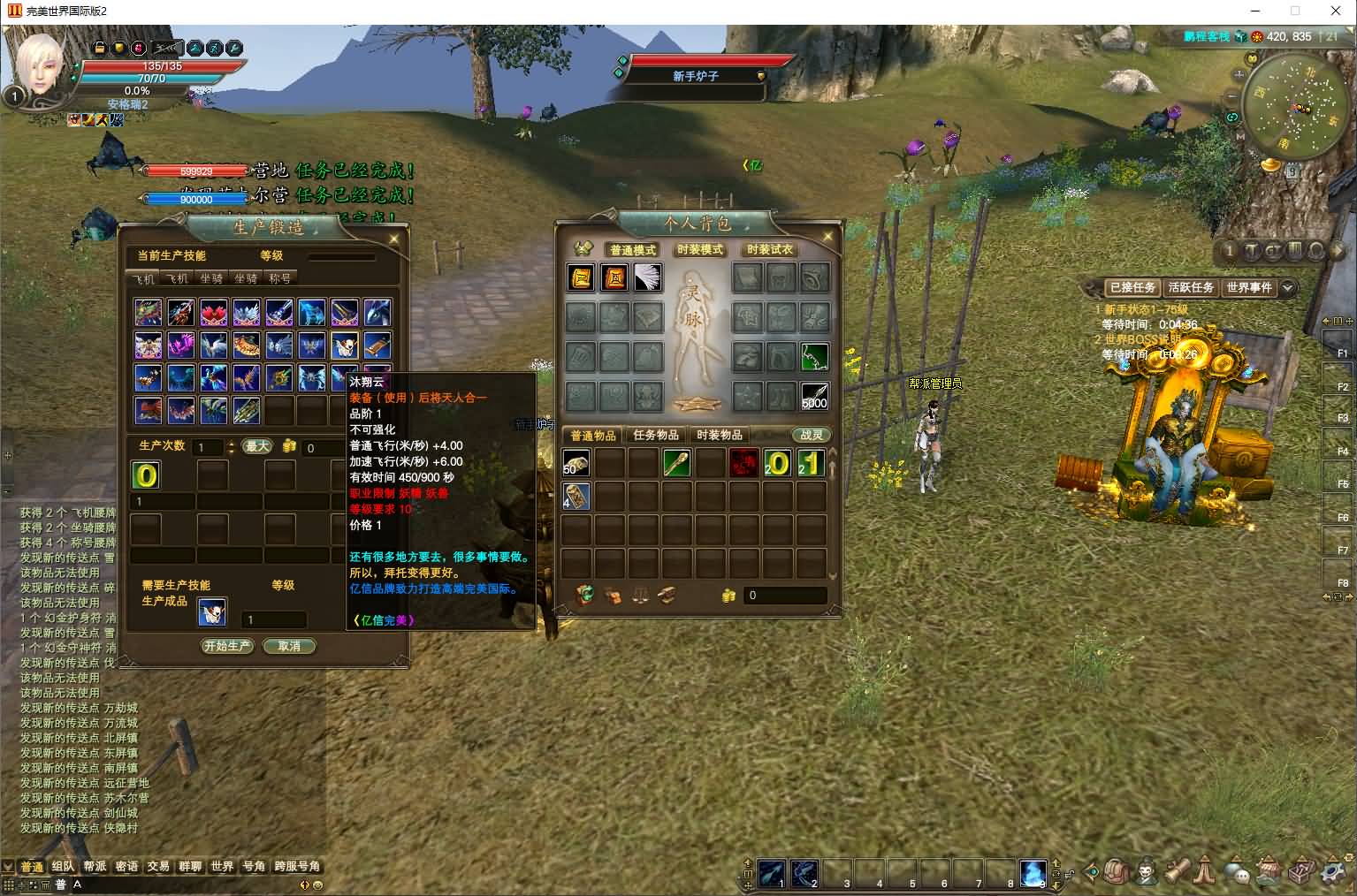Click the 战灵 button in backpack
The image size is (1357, 896).
pos(812,435)
